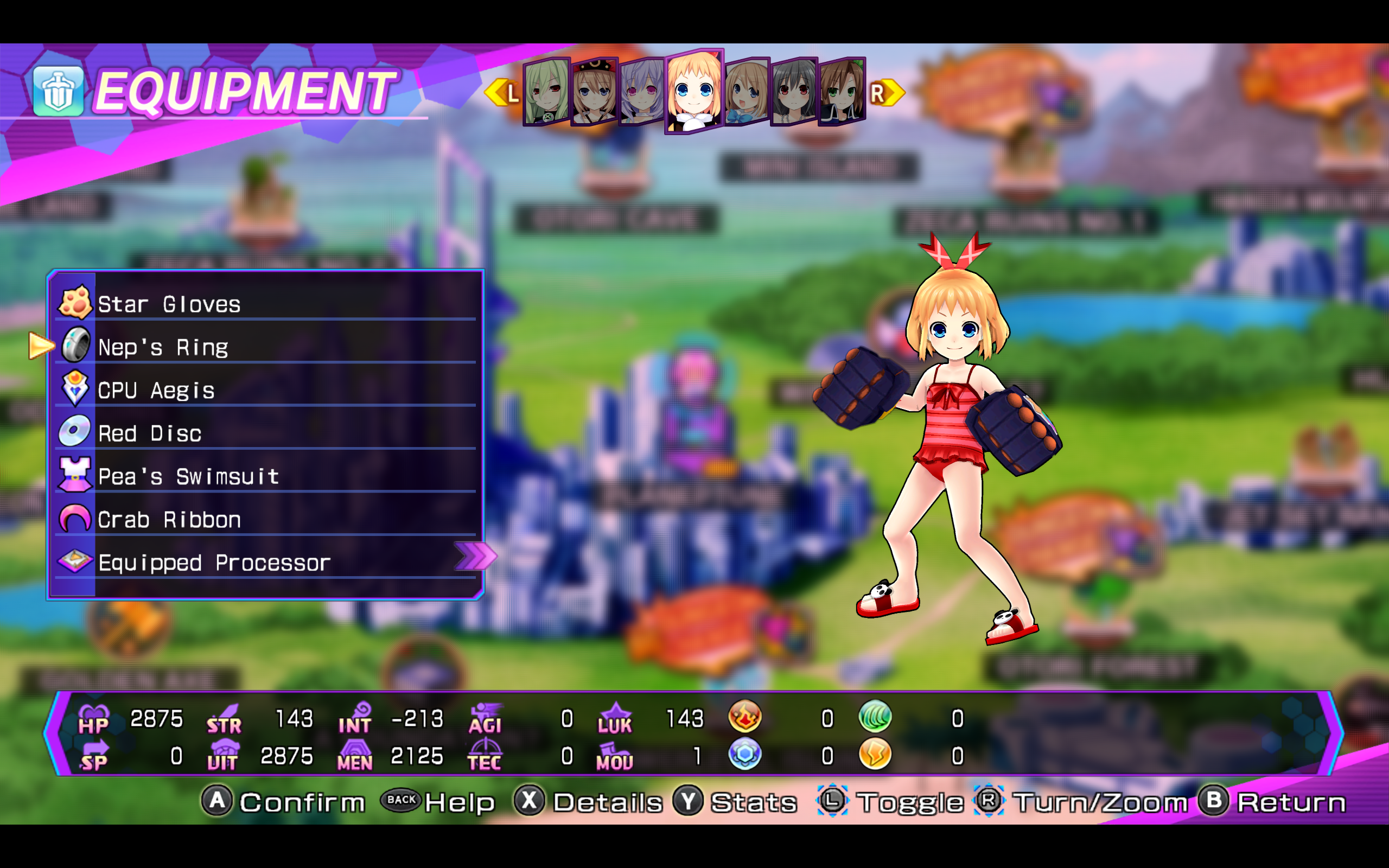Select Pea's Swimsuit costume entry
1389x868 pixels.
[x=265, y=476]
